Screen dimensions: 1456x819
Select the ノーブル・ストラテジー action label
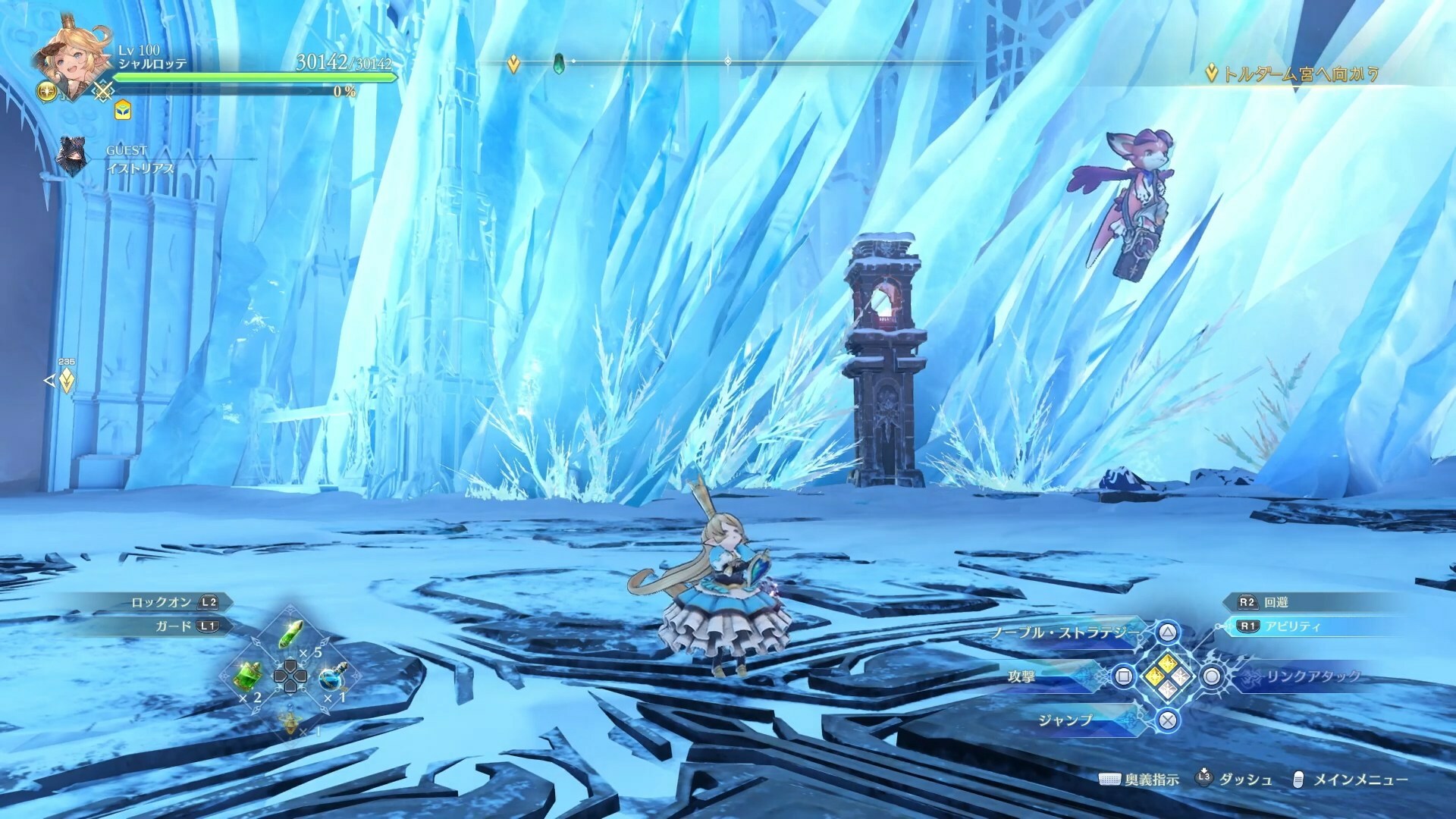(1065, 632)
